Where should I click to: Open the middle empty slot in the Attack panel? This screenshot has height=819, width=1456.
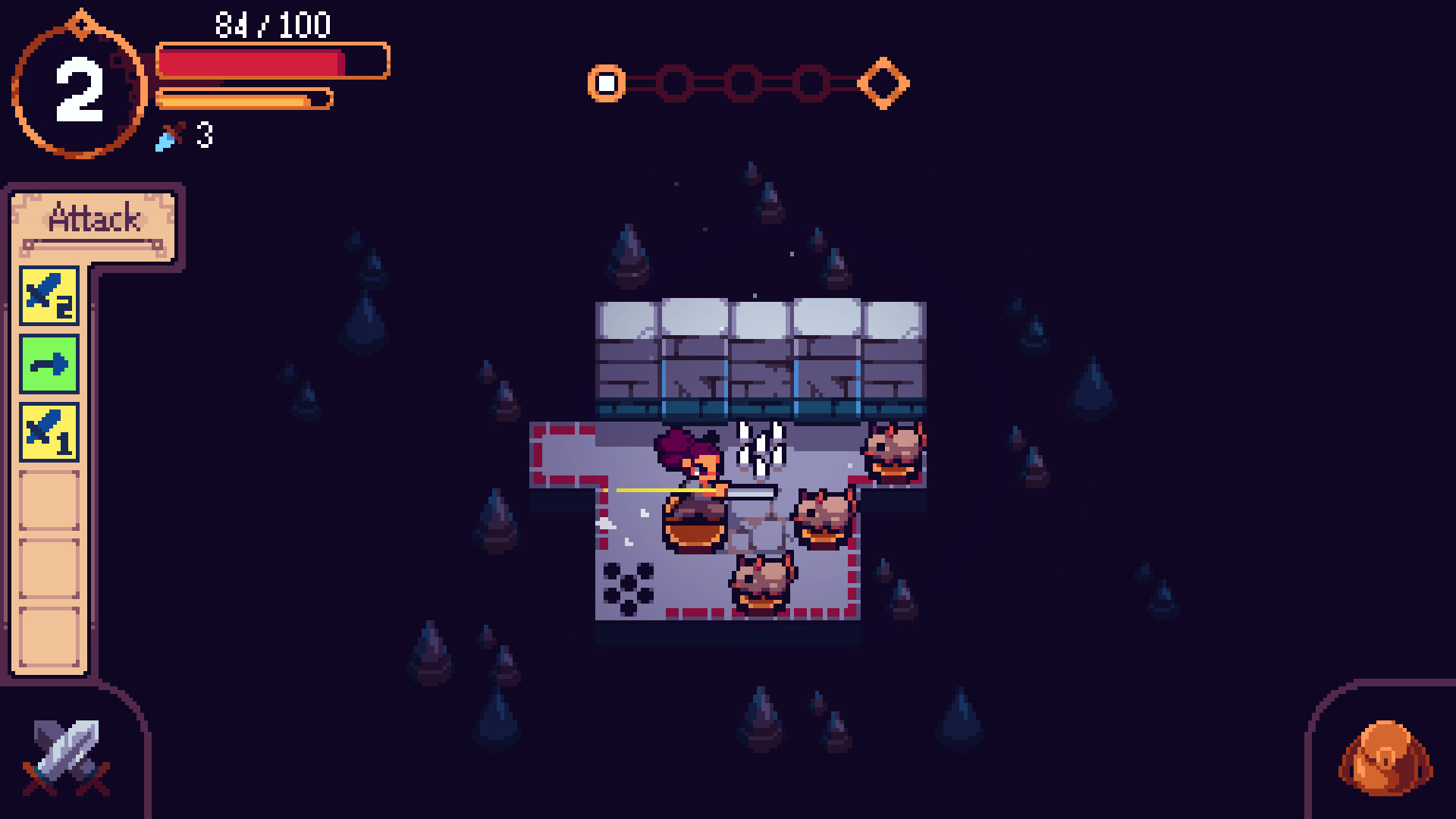point(48,566)
